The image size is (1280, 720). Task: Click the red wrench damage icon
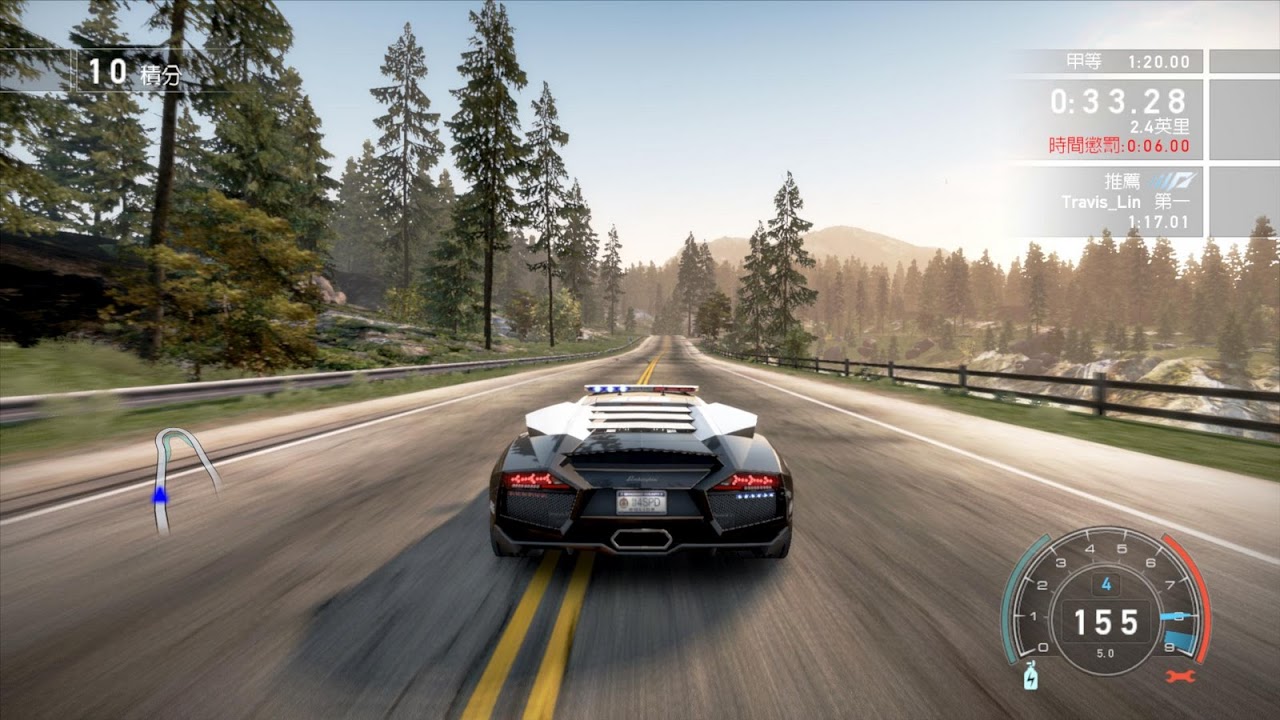1181,677
